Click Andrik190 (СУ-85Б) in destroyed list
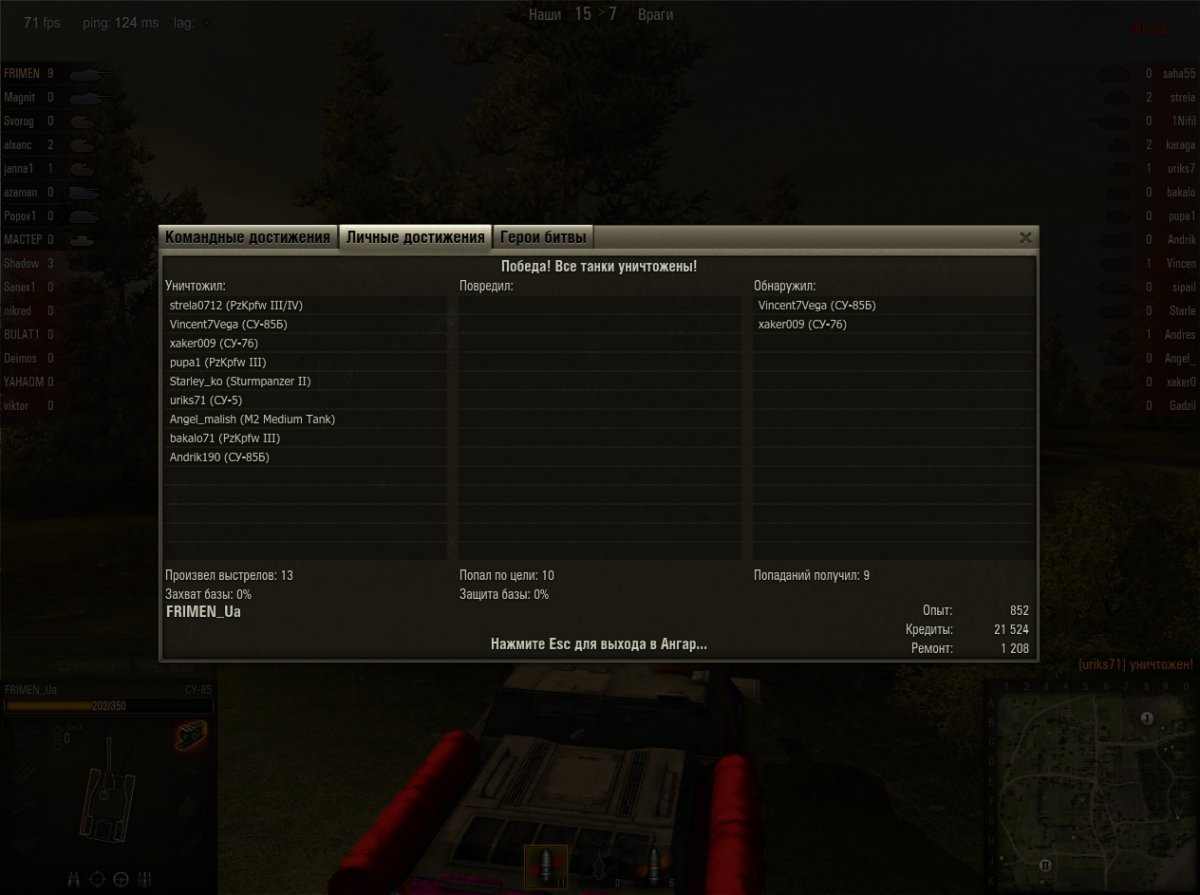The image size is (1200, 895). 220,457
